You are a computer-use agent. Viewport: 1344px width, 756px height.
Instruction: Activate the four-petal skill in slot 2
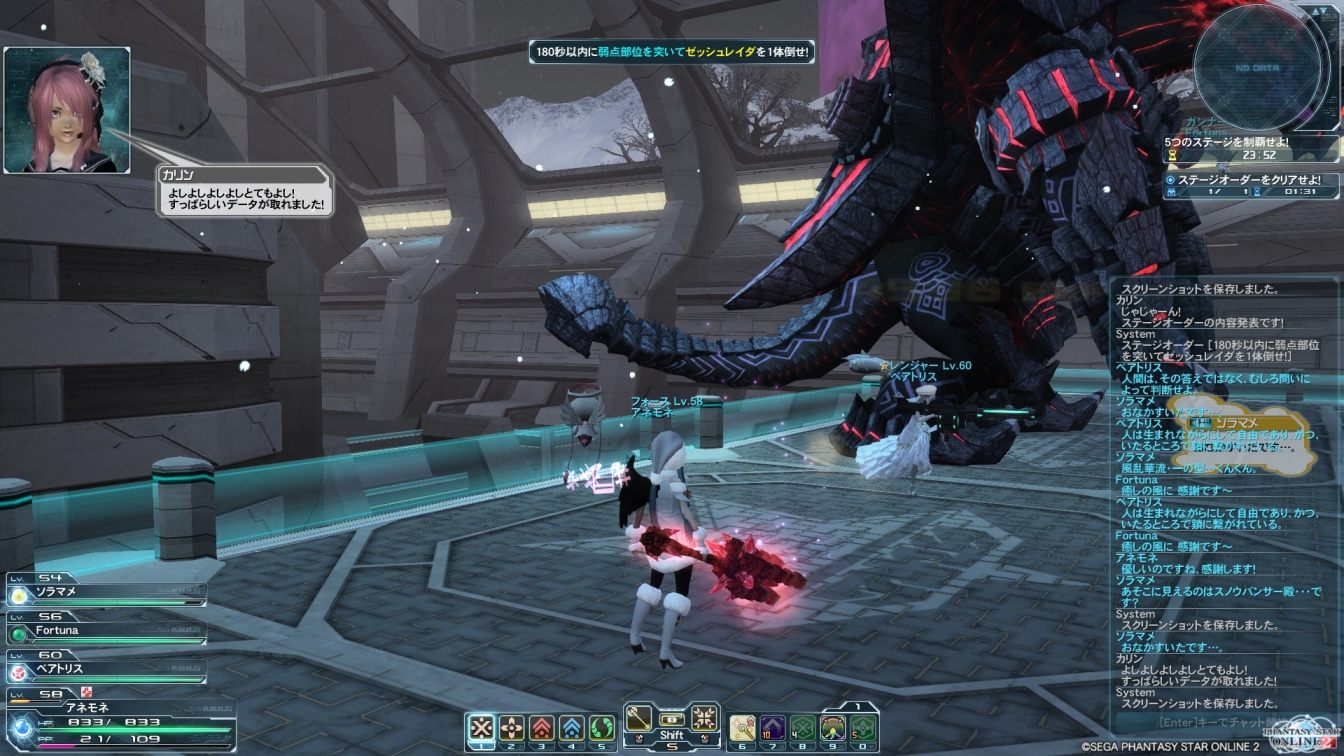(x=512, y=727)
